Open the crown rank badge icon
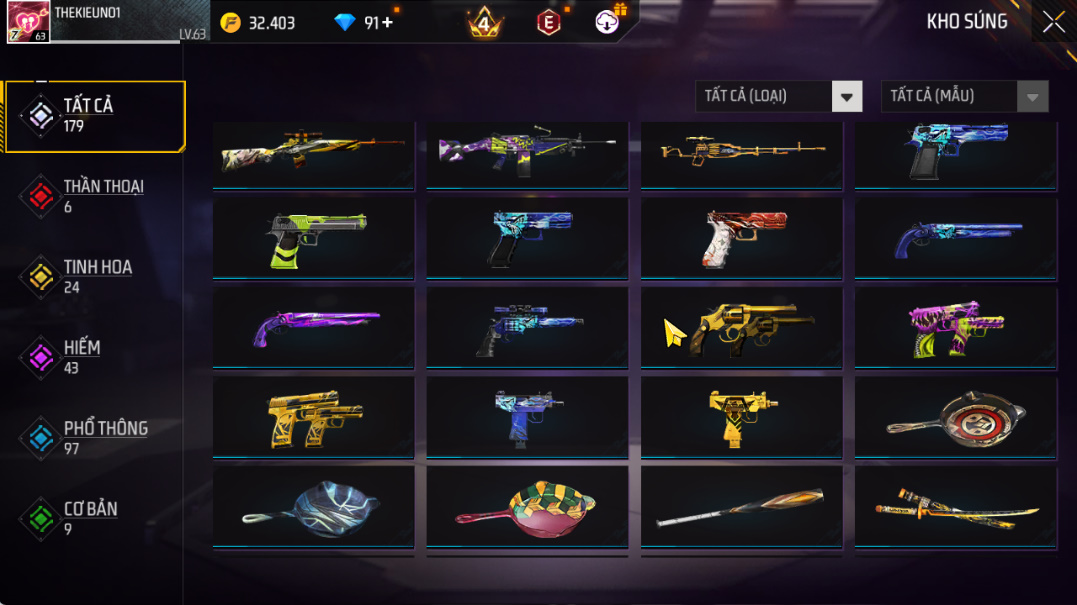The width and height of the screenshot is (1077, 605). point(485,23)
